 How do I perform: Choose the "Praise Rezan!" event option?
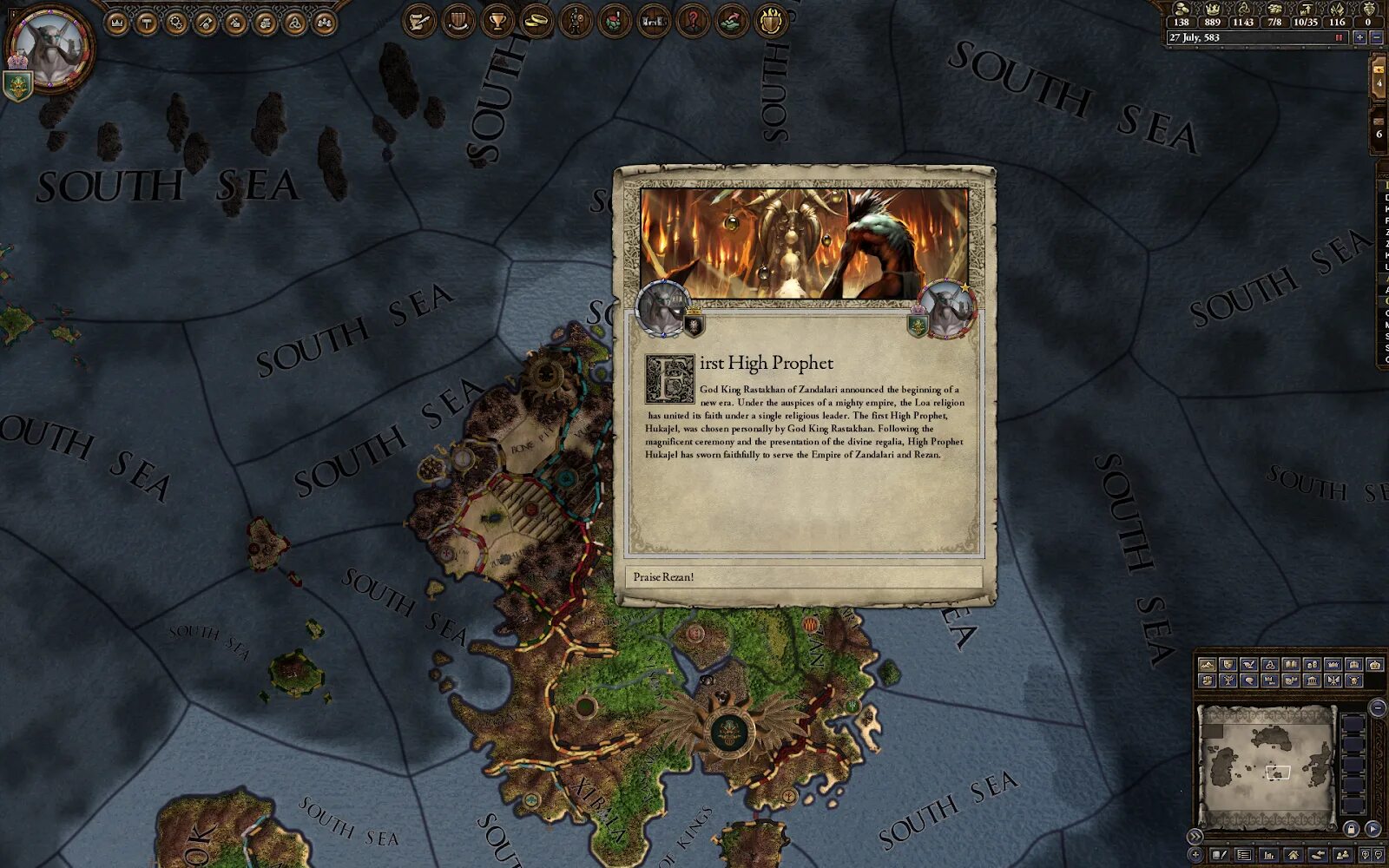tap(803, 577)
